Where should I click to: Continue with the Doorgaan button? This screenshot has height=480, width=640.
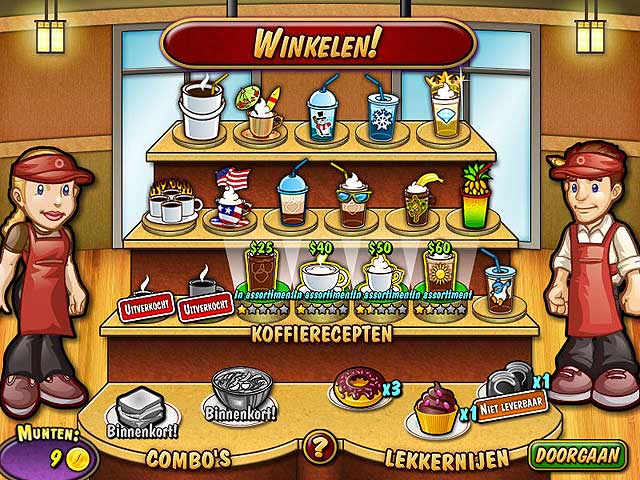pos(578,456)
